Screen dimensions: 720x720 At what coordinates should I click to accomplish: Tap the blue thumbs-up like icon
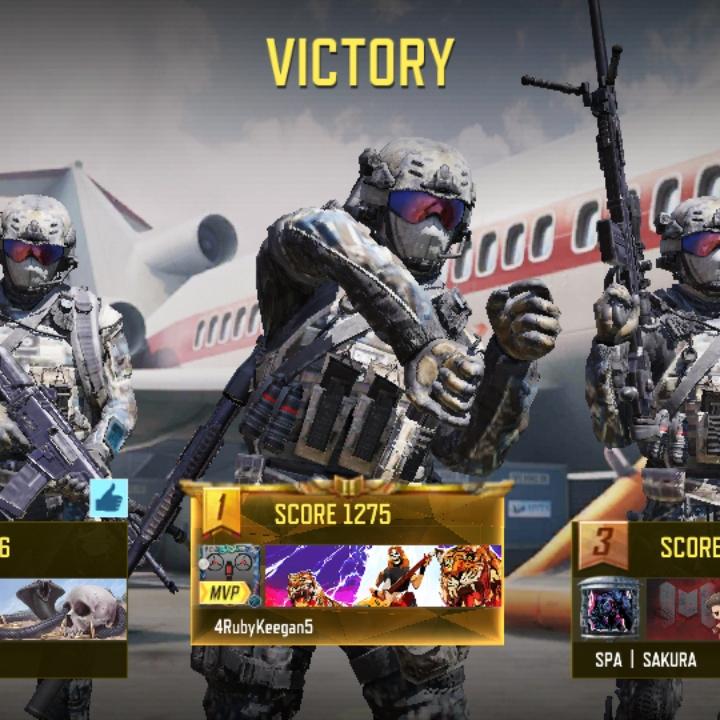108,498
